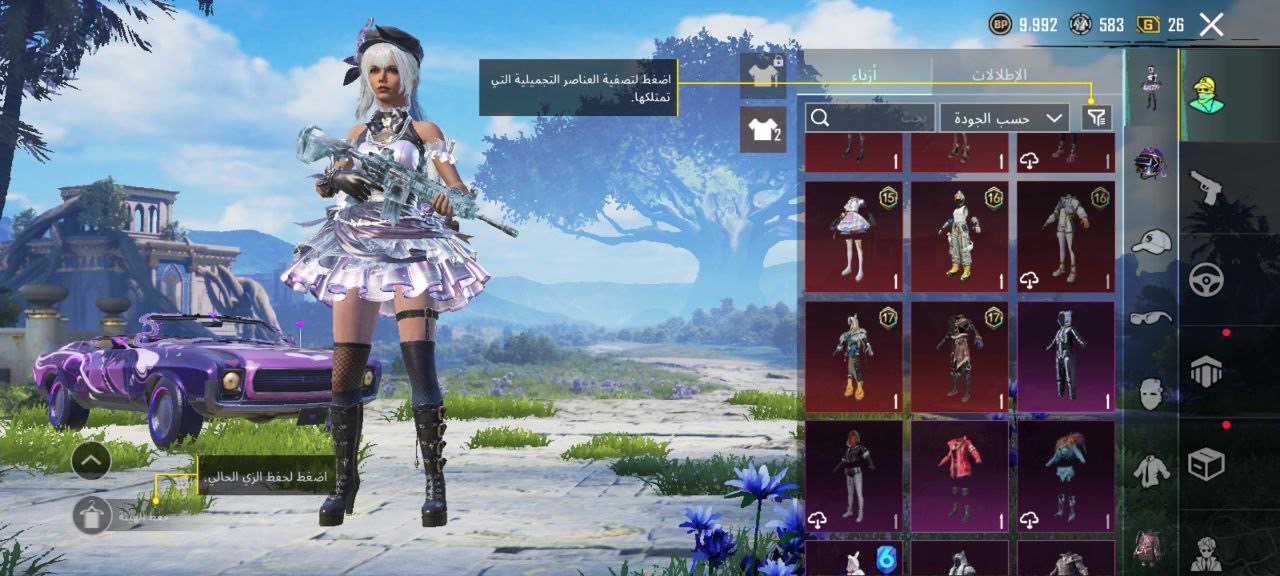Close the inventory screen with the X
This screenshot has width=1280, height=576.
(x=1211, y=25)
